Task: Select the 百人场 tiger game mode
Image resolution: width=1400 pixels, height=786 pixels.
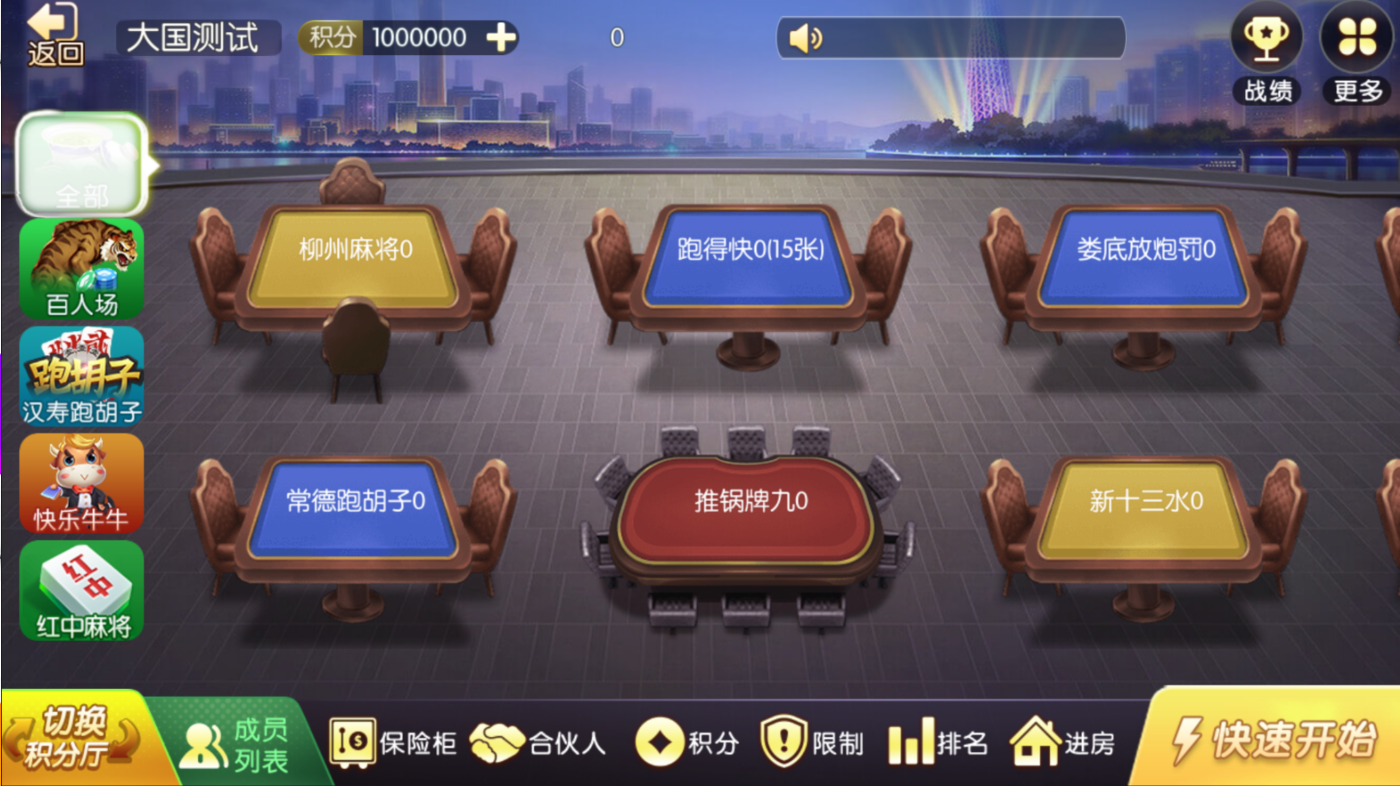Action: (x=80, y=270)
